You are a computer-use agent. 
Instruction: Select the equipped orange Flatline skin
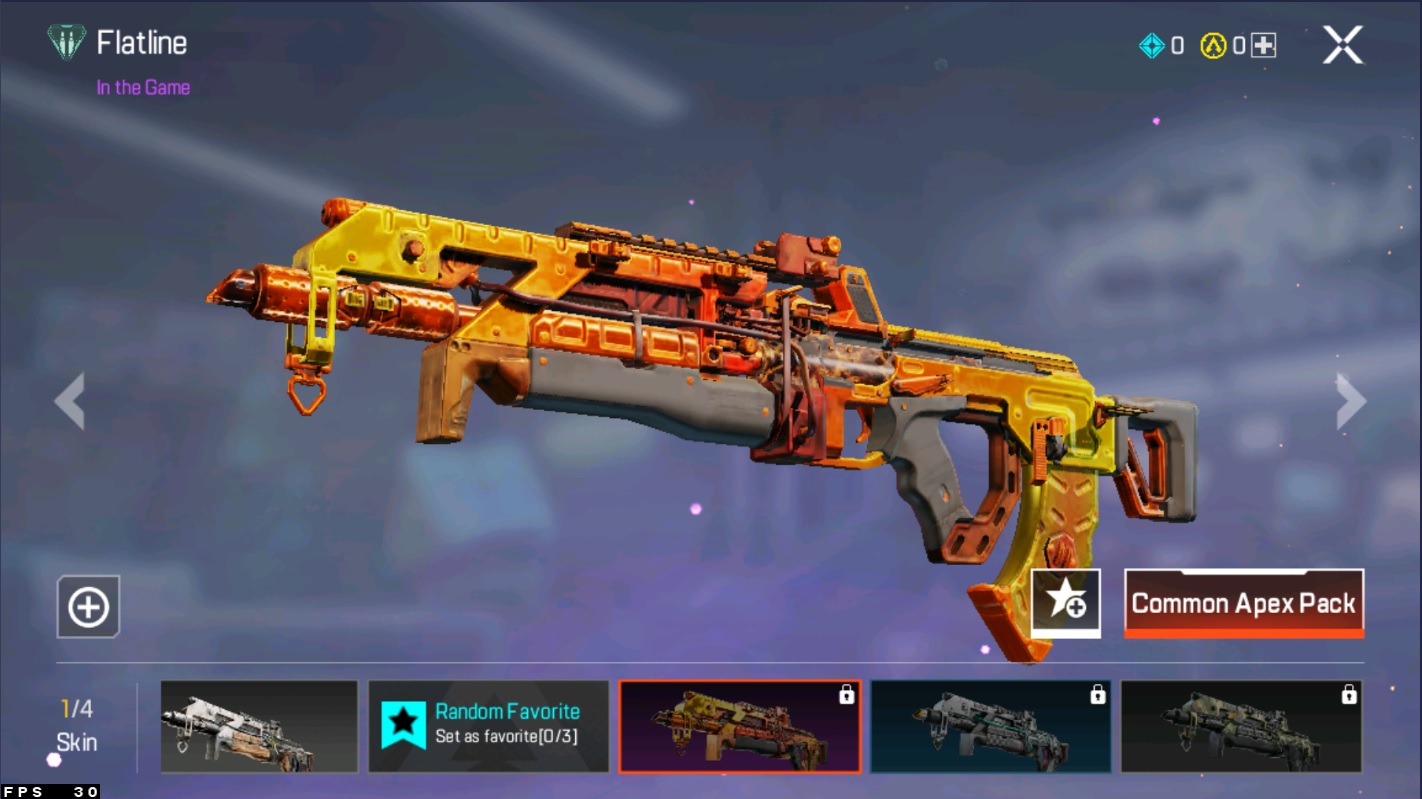point(741,727)
